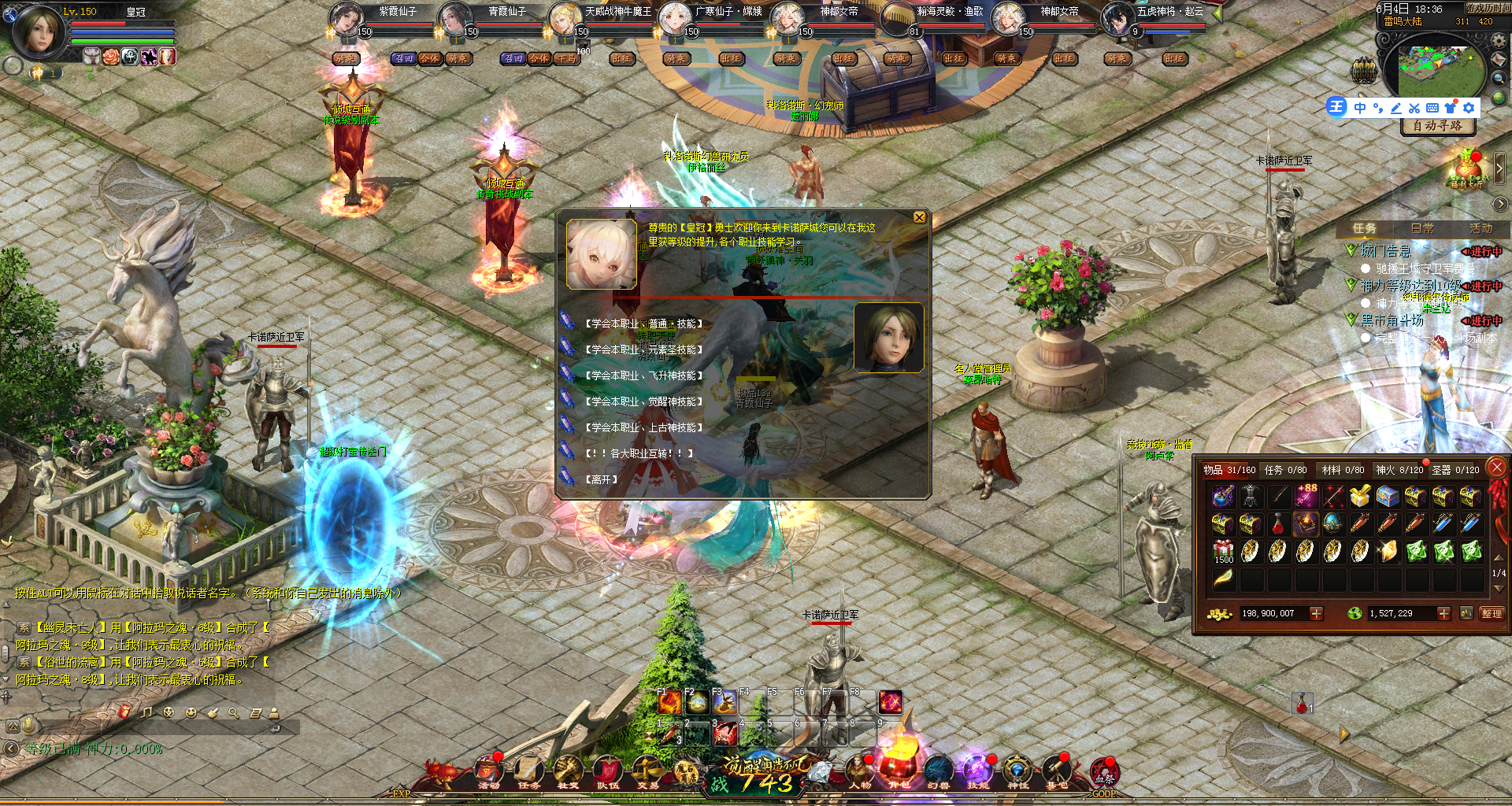Viewport: 1512px width, 806px height.
Task: Switch to the 日常 daily quest tab
Action: [x=1422, y=228]
